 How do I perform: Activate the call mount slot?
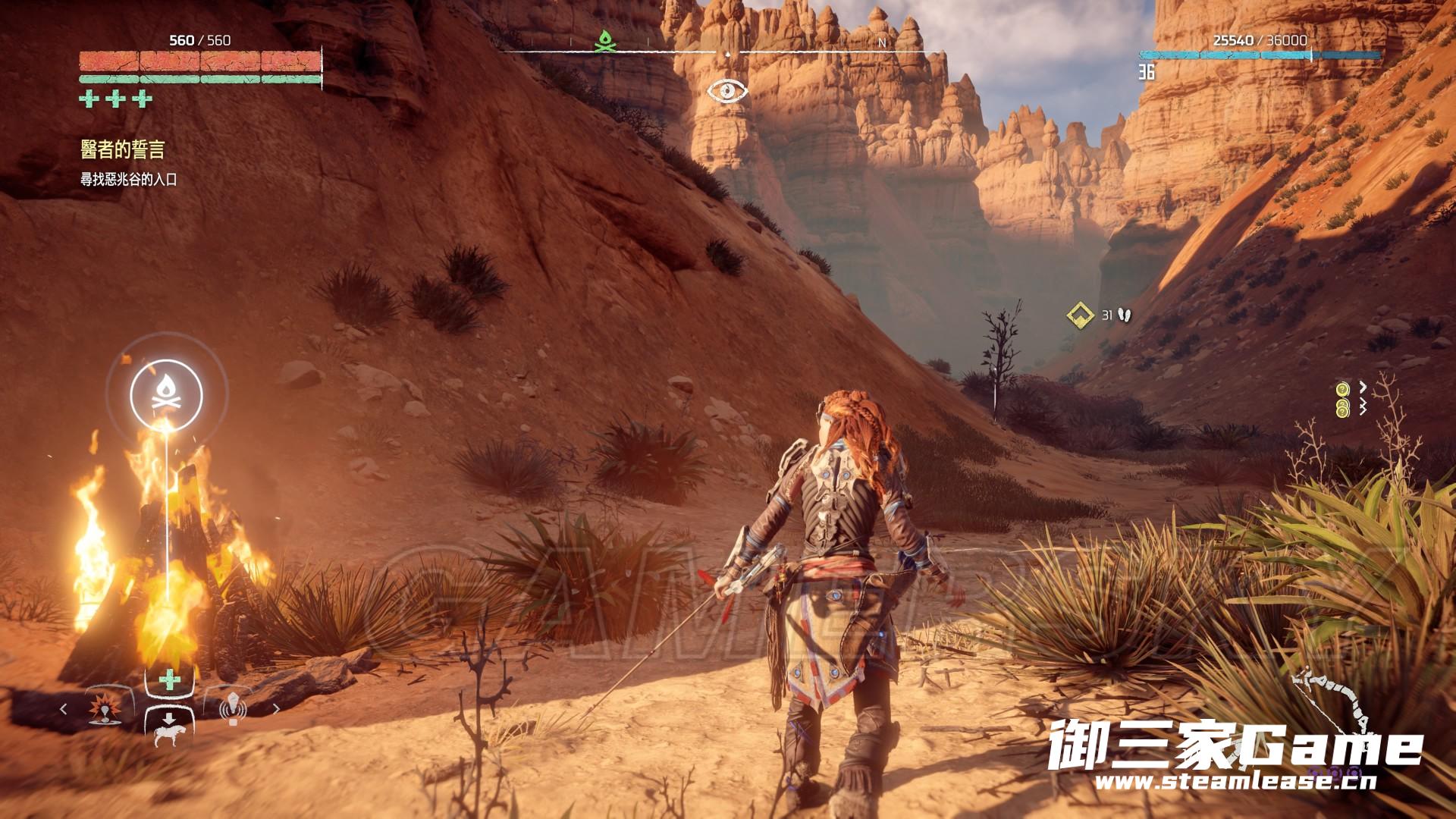click(168, 729)
